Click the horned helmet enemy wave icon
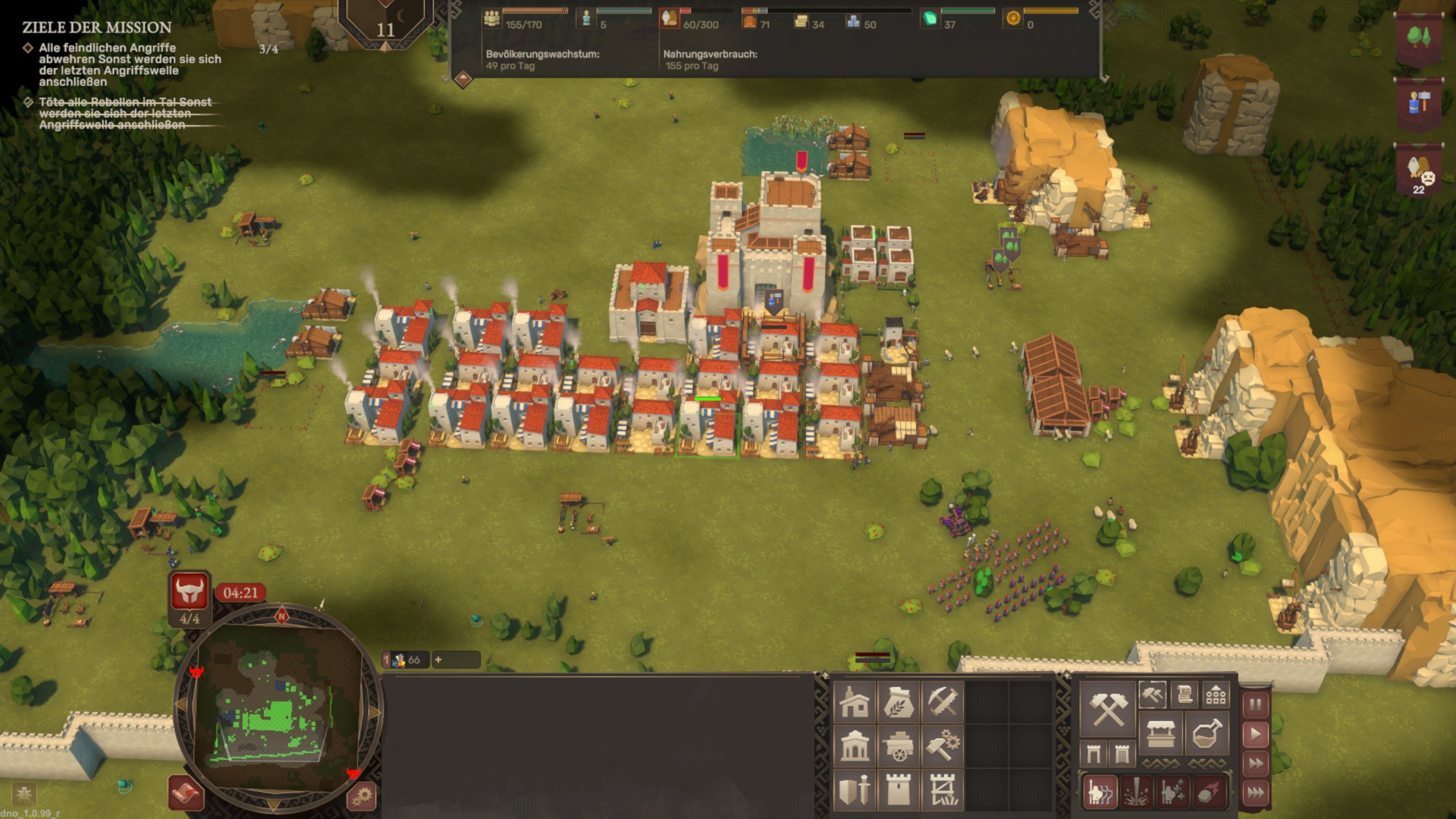The height and width of the screenshot is (819, 1456). pos(190,591)
